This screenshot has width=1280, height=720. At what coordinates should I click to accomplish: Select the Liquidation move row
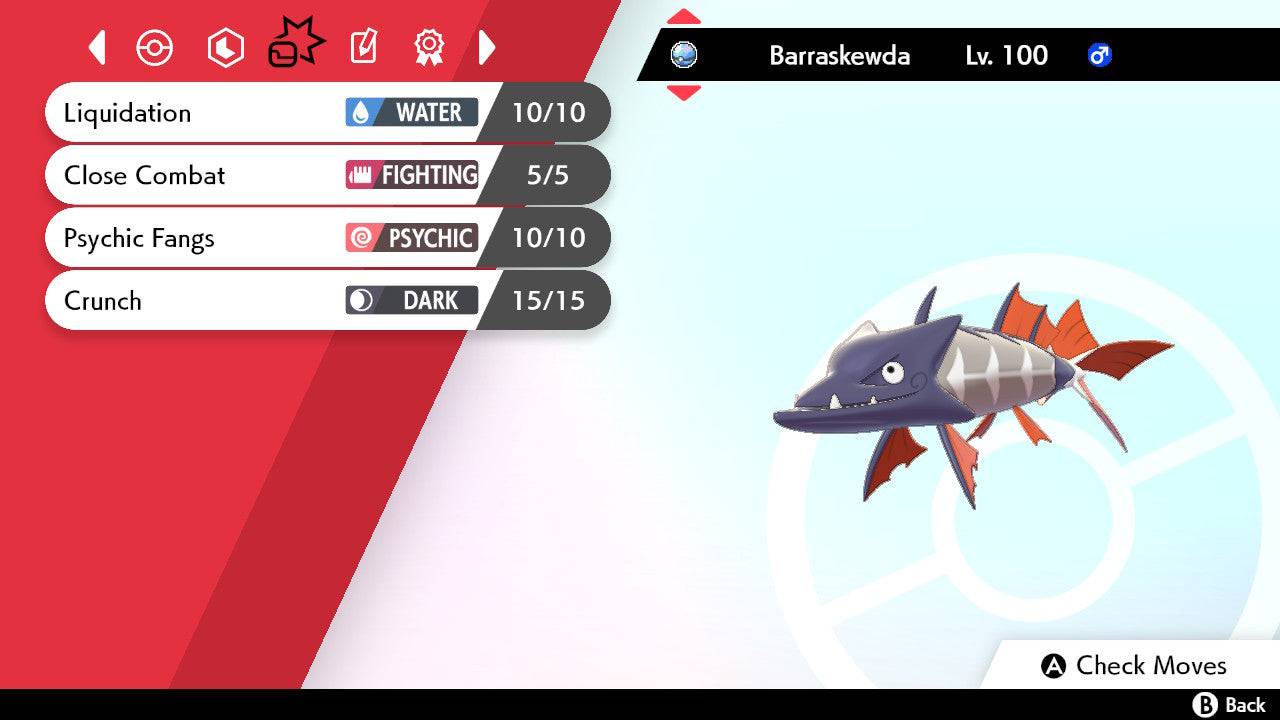[327, 112]
